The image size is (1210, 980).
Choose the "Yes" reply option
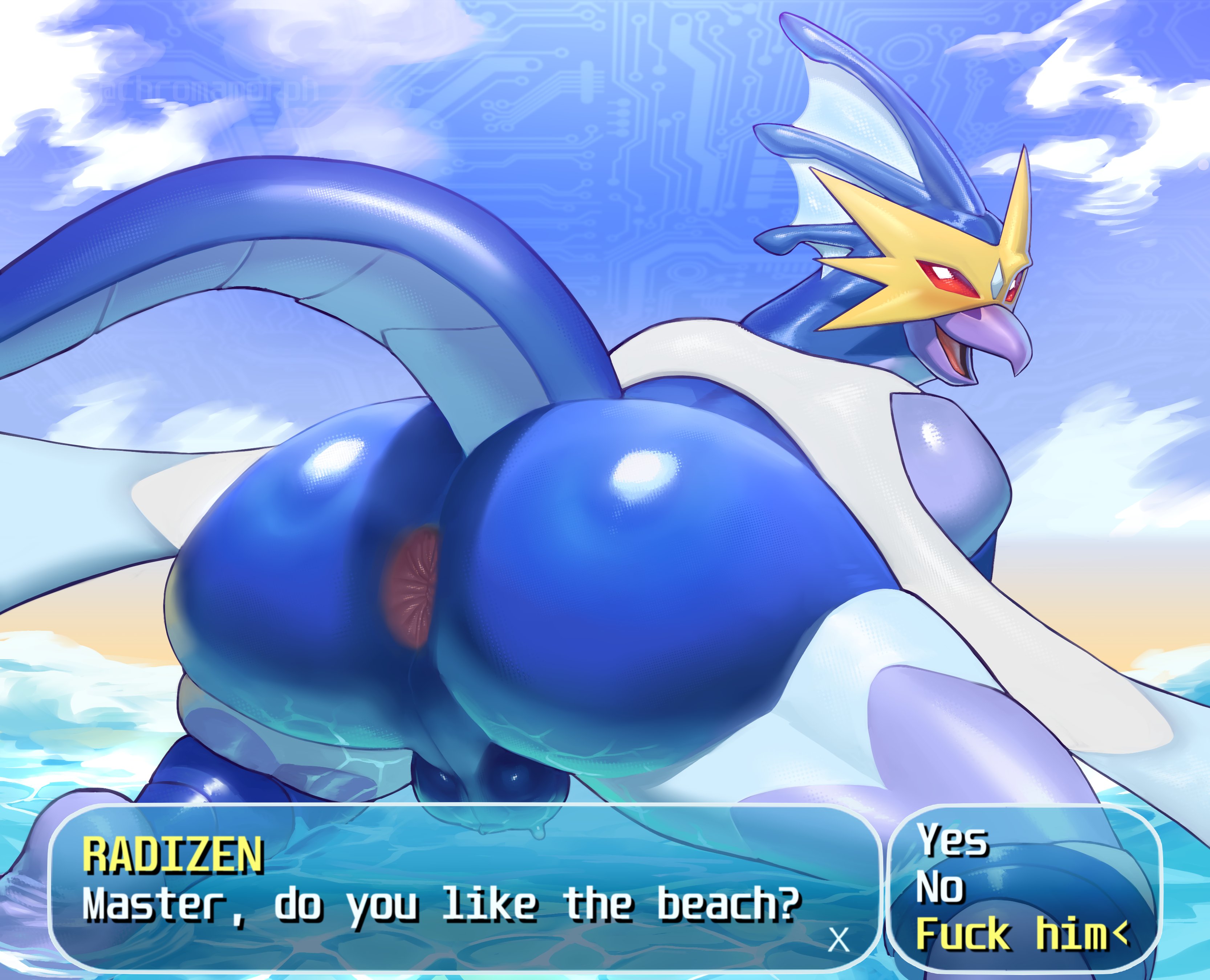pyautogui.click(x=953, y=842)
